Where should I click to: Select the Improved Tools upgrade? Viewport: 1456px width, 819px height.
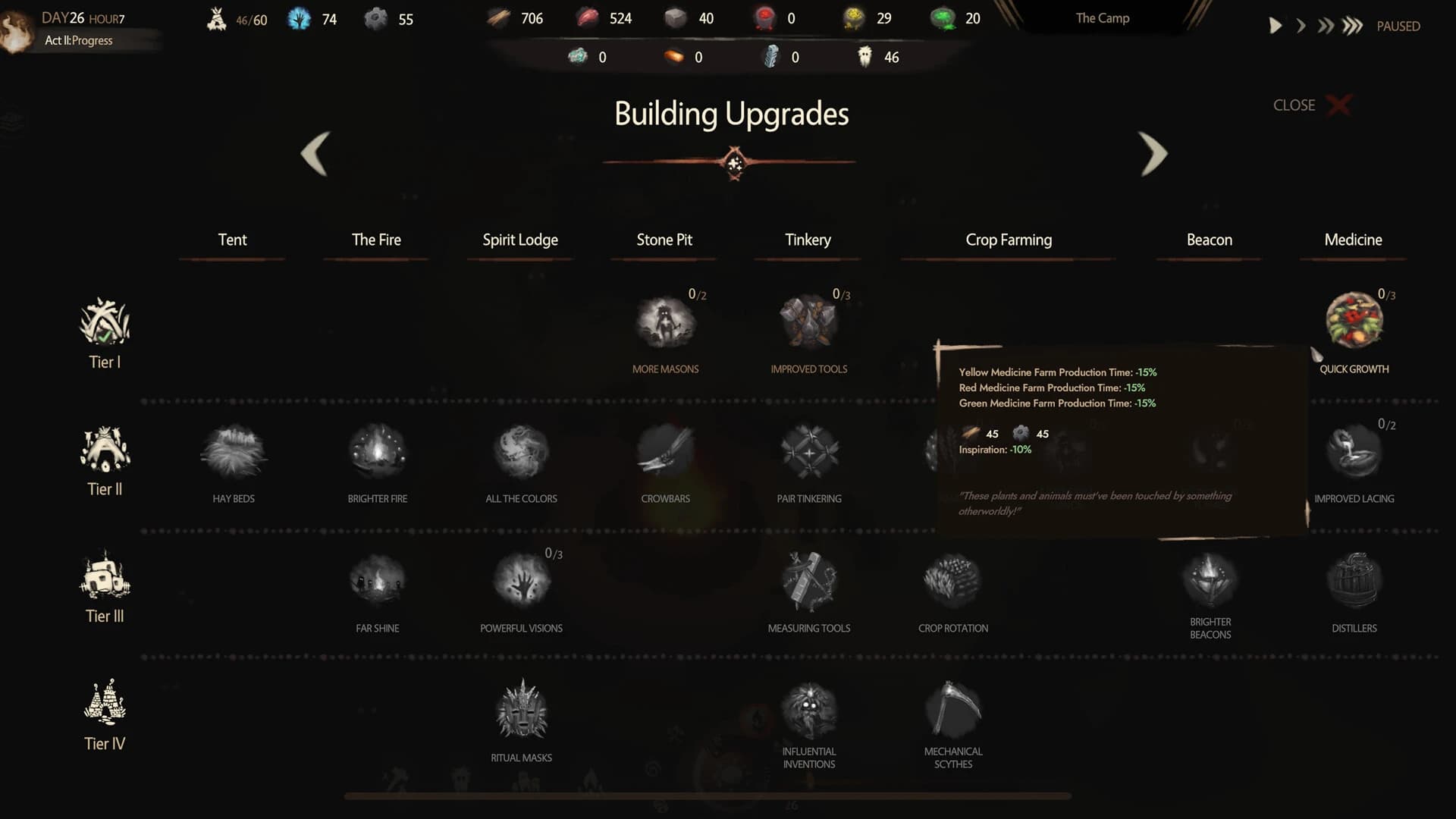point(808,322)
